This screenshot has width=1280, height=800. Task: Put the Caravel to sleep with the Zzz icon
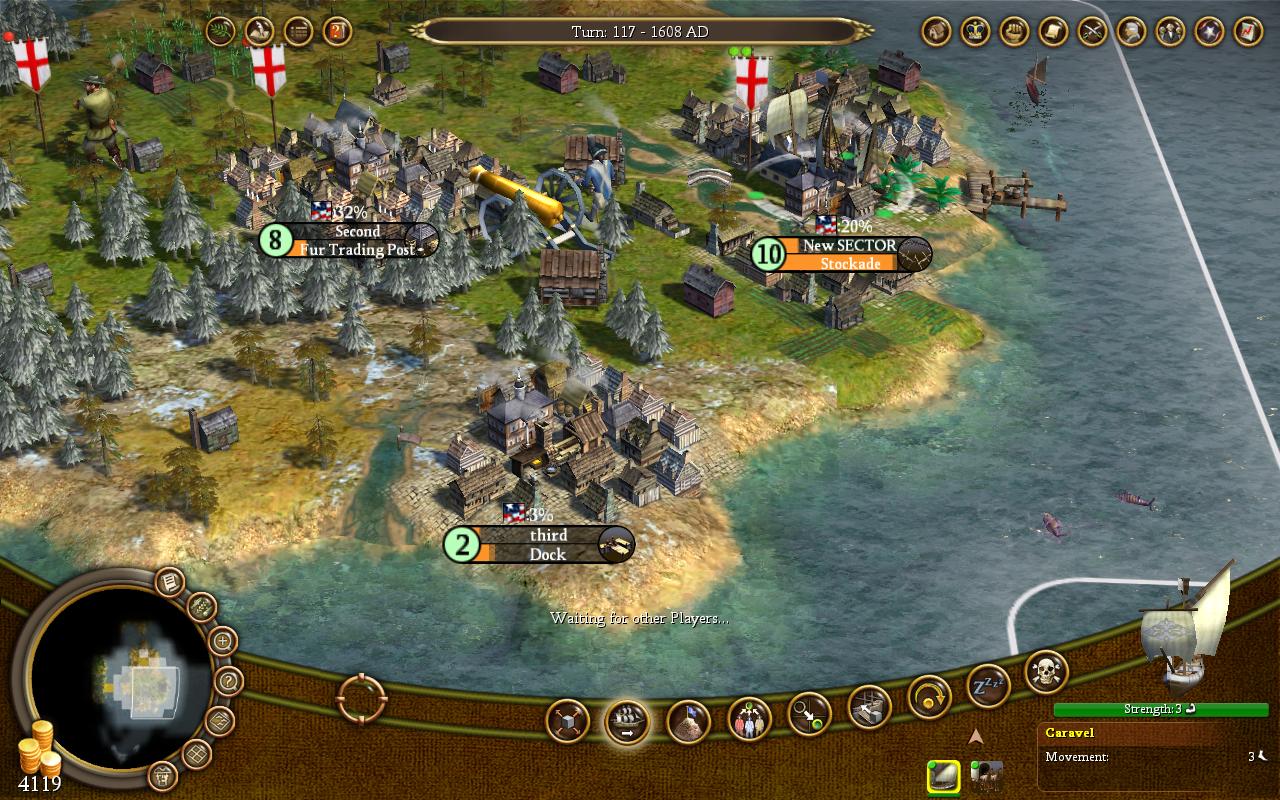tap(991, 683)
